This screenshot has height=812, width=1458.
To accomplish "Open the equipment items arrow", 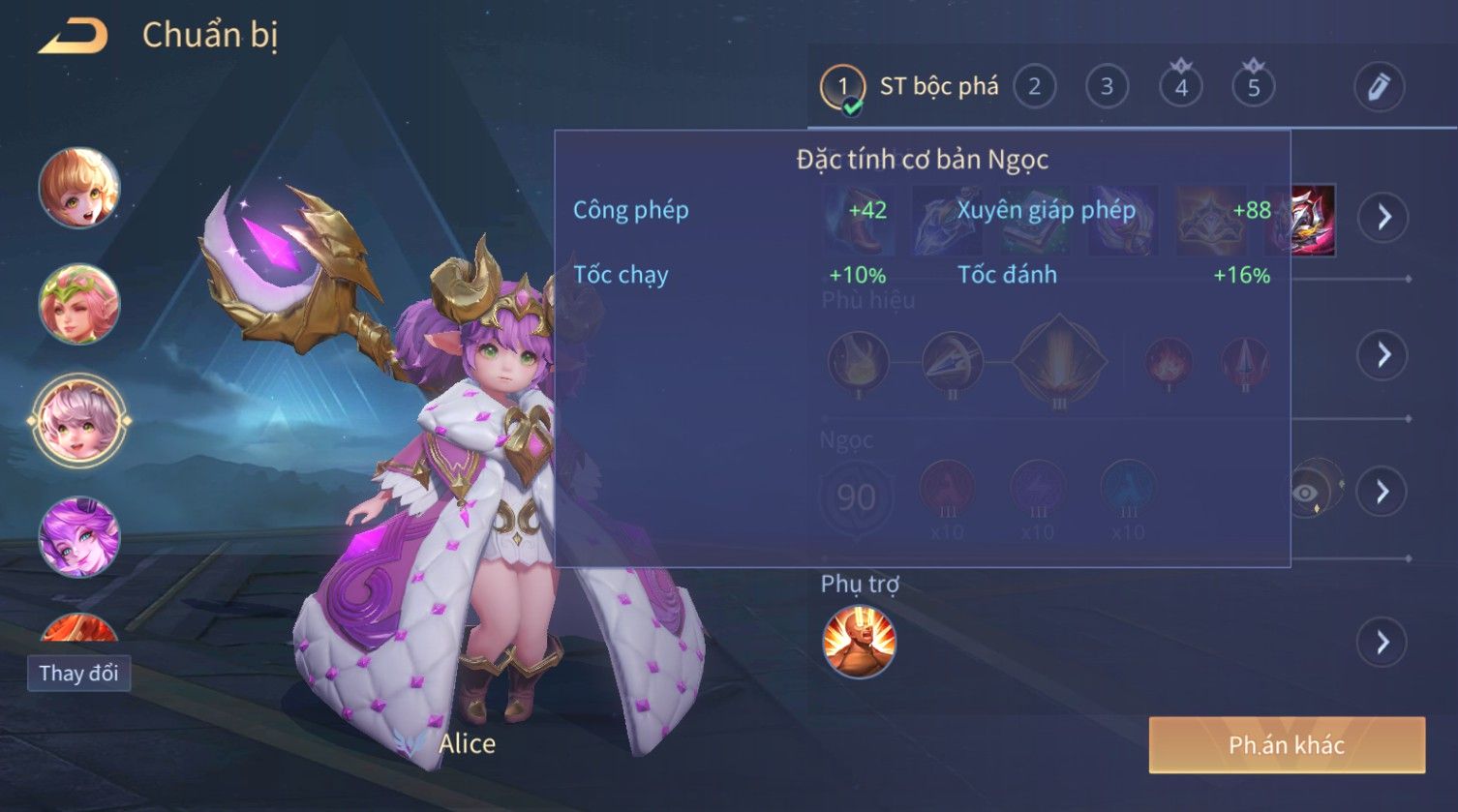I will [1382, 217].
